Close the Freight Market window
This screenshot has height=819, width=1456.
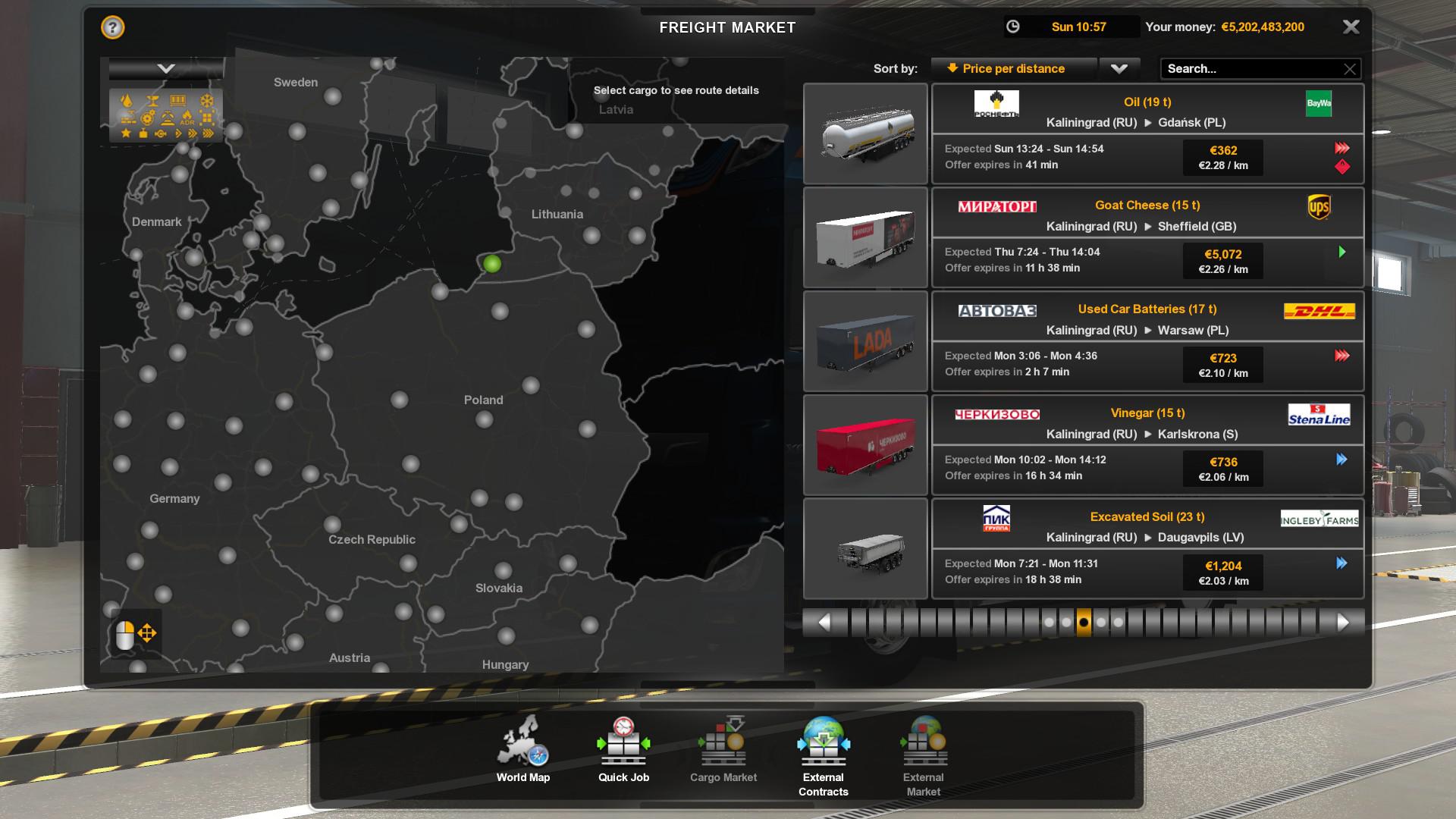[1351, 27]
